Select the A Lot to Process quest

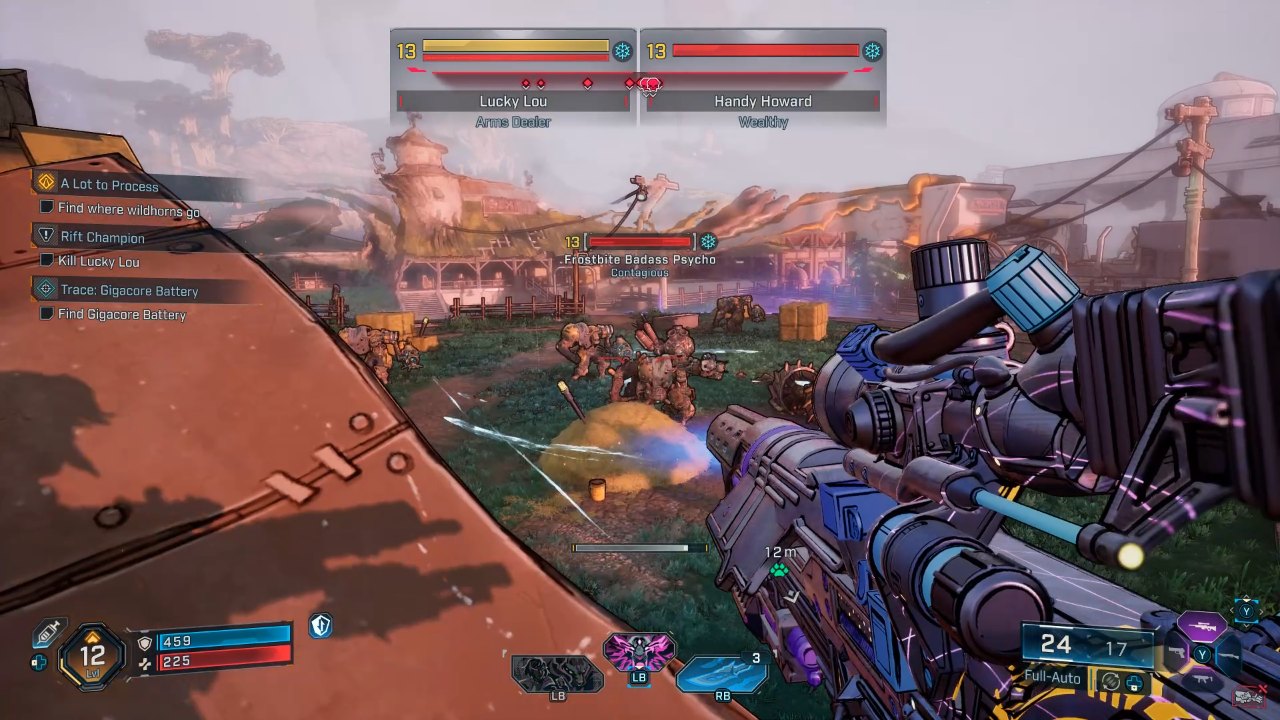108,184
